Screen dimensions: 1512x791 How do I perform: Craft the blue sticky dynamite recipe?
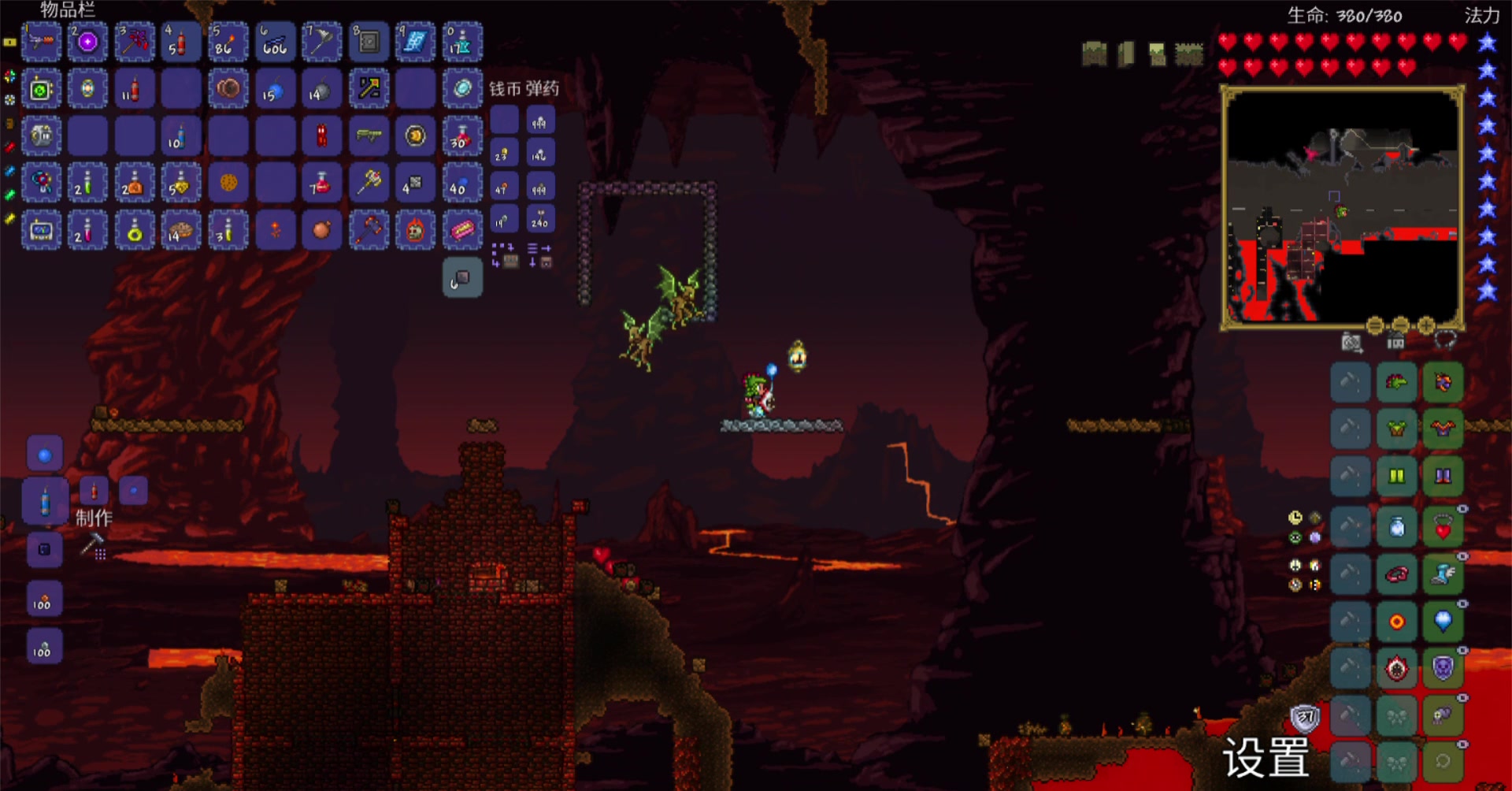click(45, 501)
